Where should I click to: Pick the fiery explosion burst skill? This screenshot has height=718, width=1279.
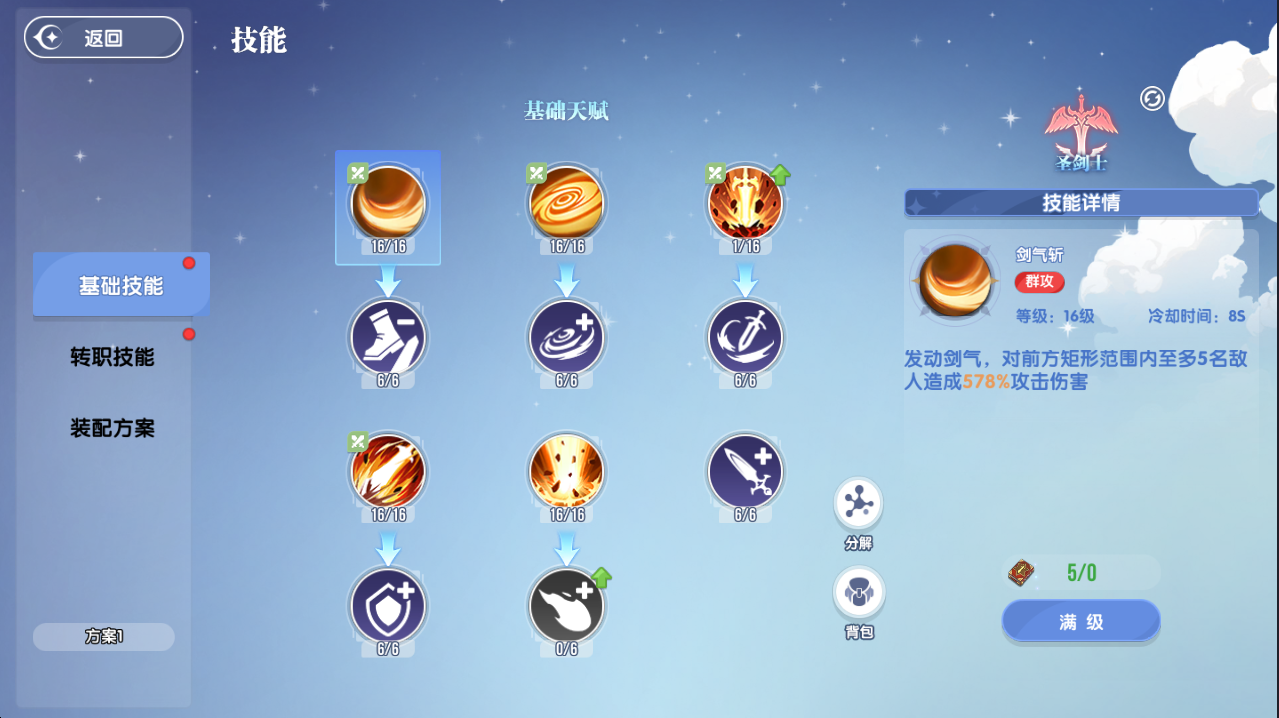pyautogui.click(x=567, y=471)
